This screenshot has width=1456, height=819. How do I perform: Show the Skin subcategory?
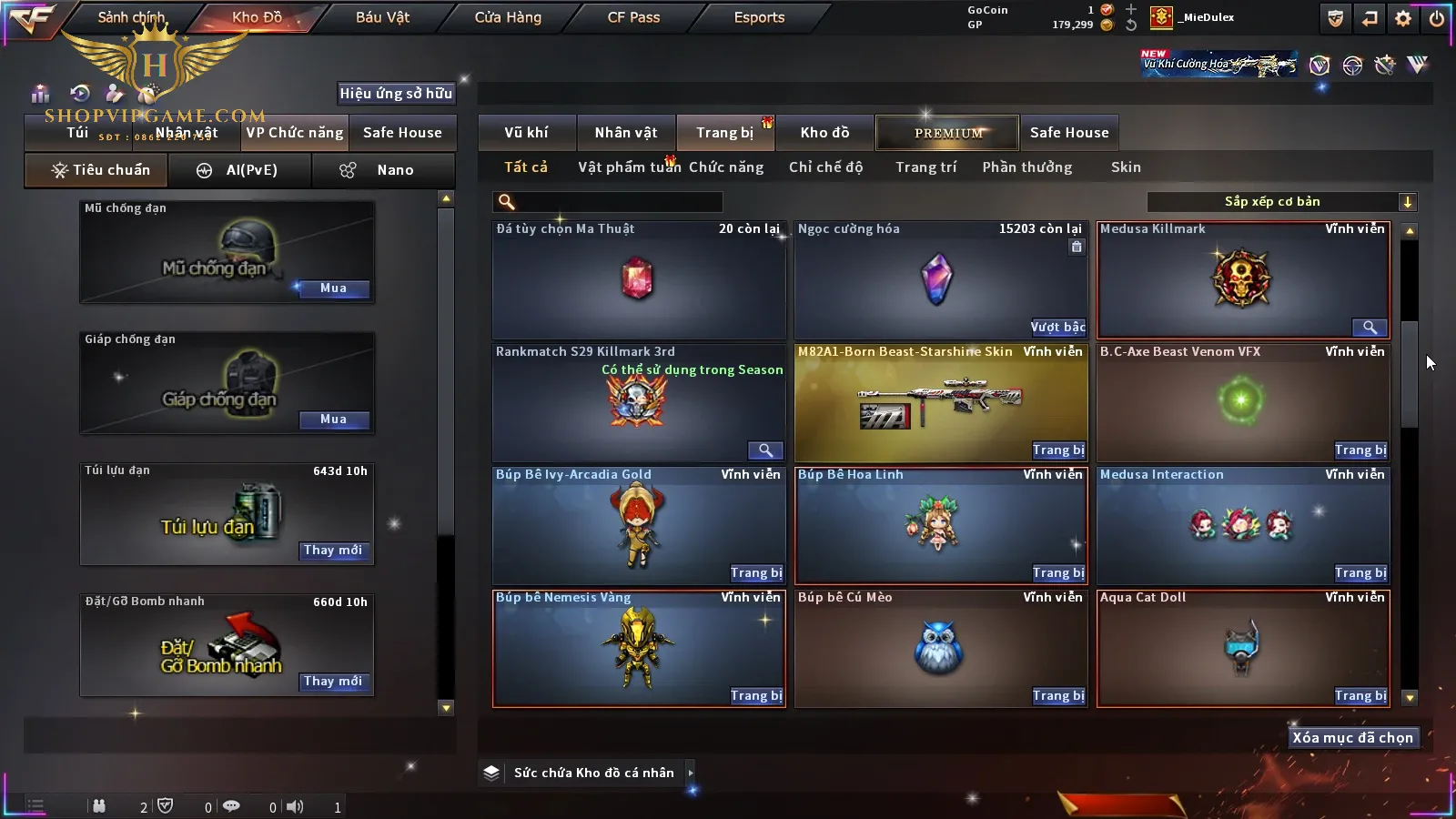click(x=1126, y=167)
